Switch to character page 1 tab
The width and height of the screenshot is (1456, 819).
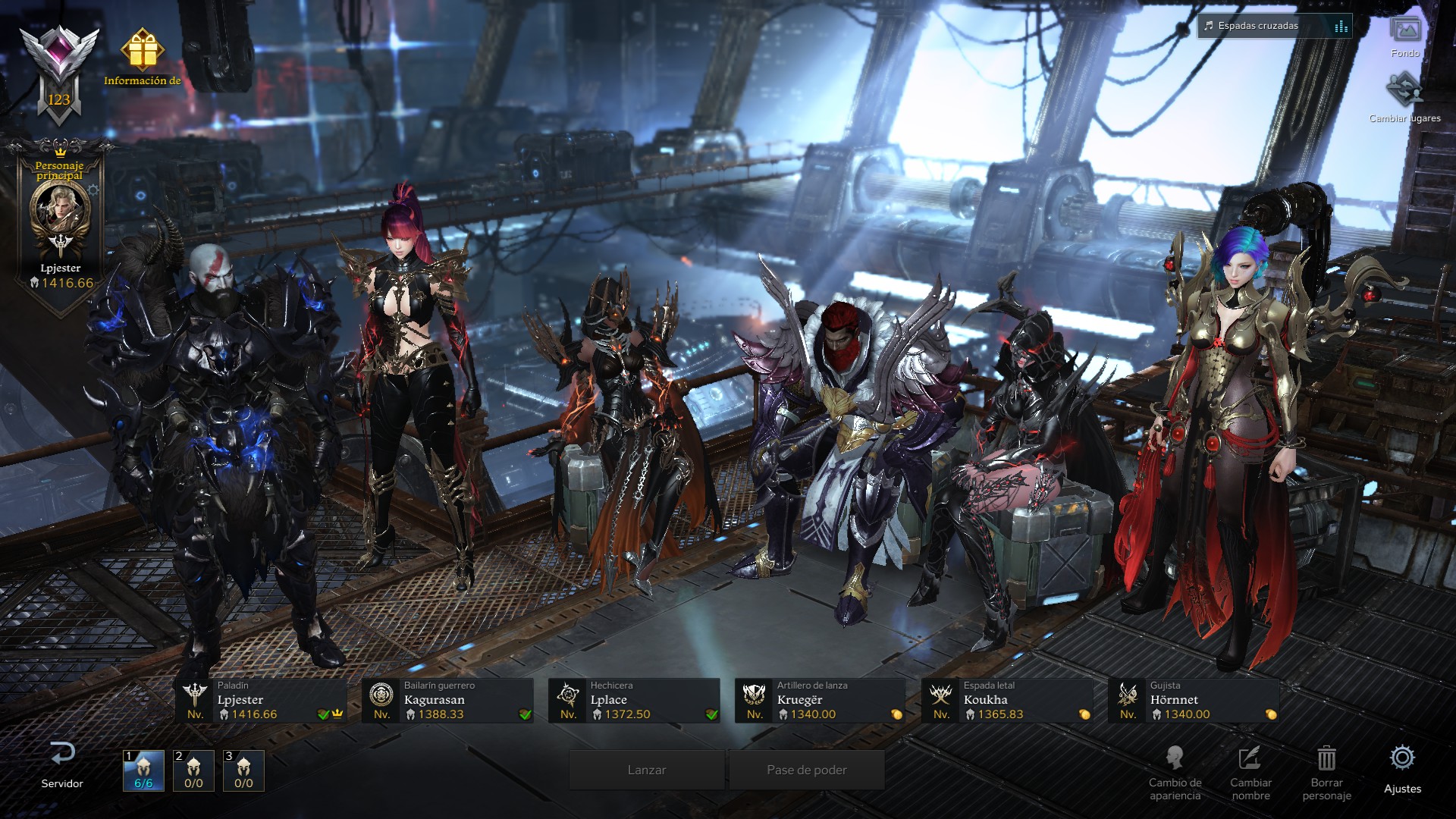[x=143, y=770]
